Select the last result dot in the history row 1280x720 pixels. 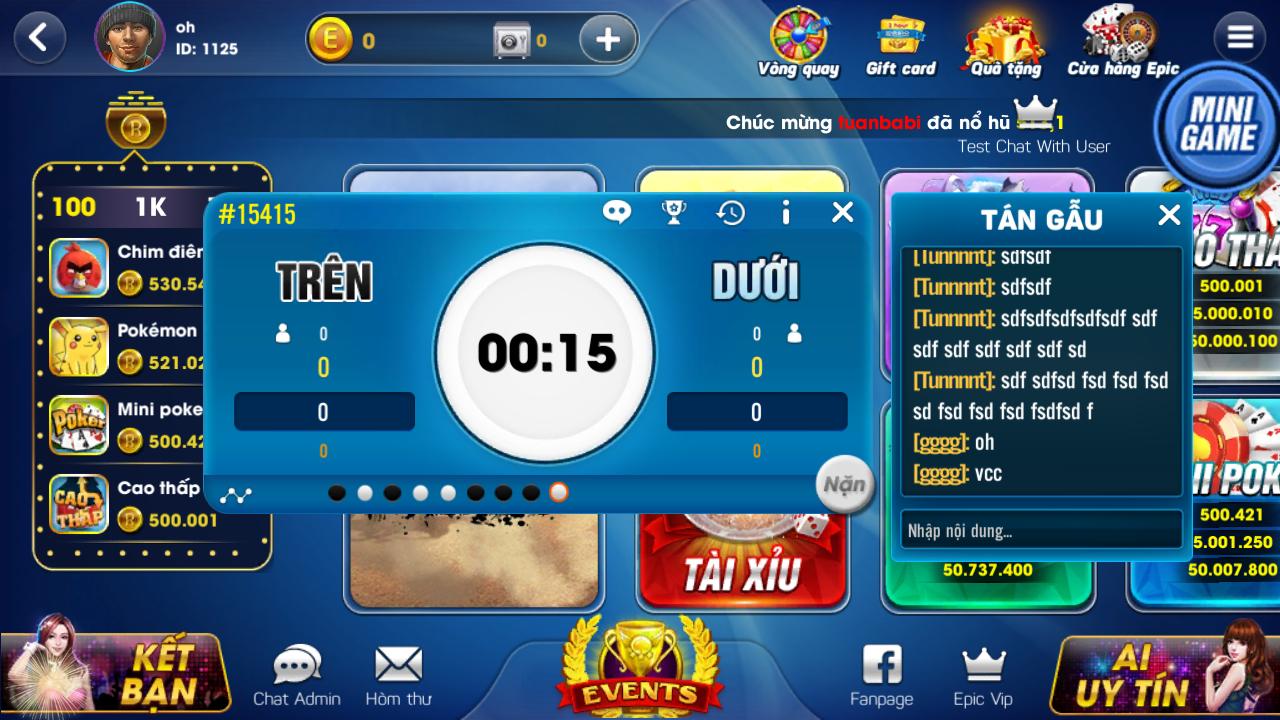pos(559,492)
